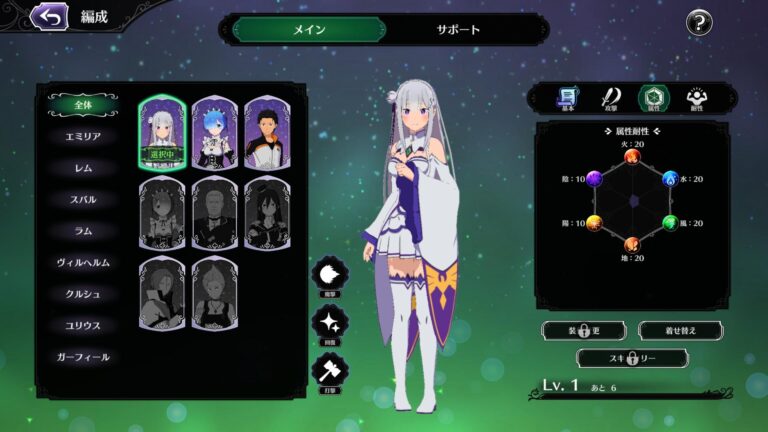Pick the selected Emilia character card
Viewport: 768px width, 432px height.
(162, 133)
